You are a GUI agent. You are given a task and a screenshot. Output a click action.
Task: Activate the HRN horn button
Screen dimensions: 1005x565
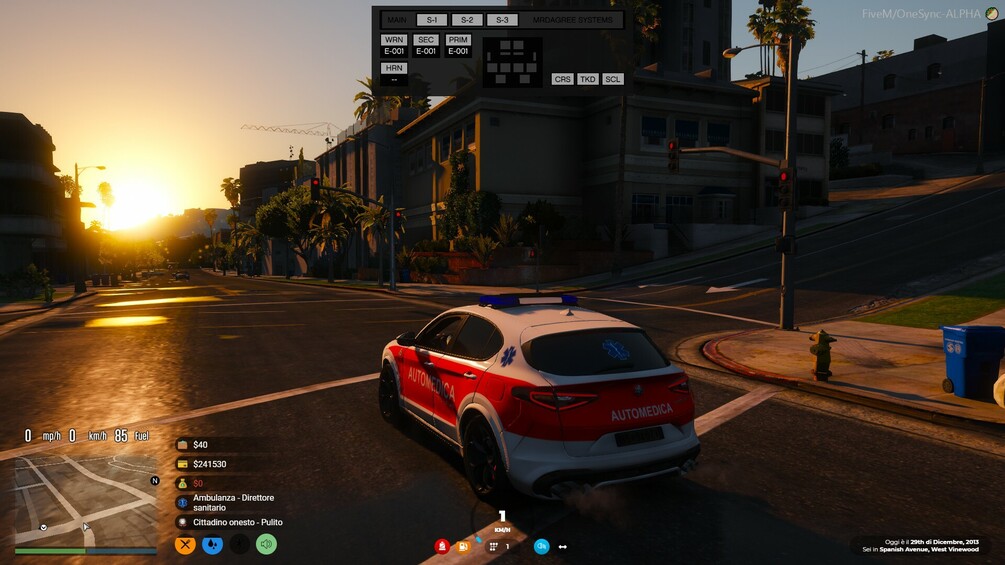pyautogui.click(x=394, y=68)
